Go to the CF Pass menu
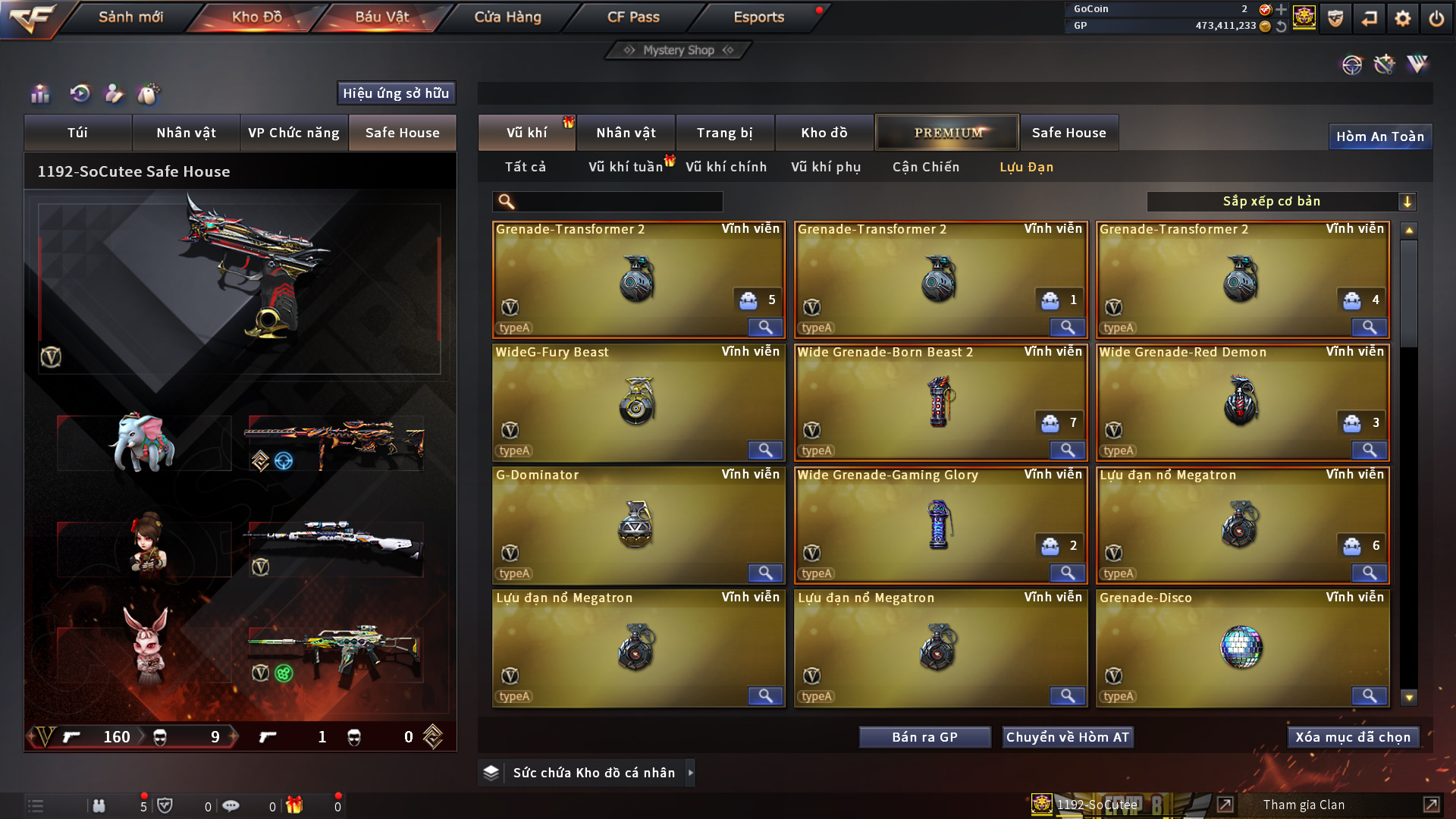This screenshot has height=819, width=1456. [x=633, y=17]
